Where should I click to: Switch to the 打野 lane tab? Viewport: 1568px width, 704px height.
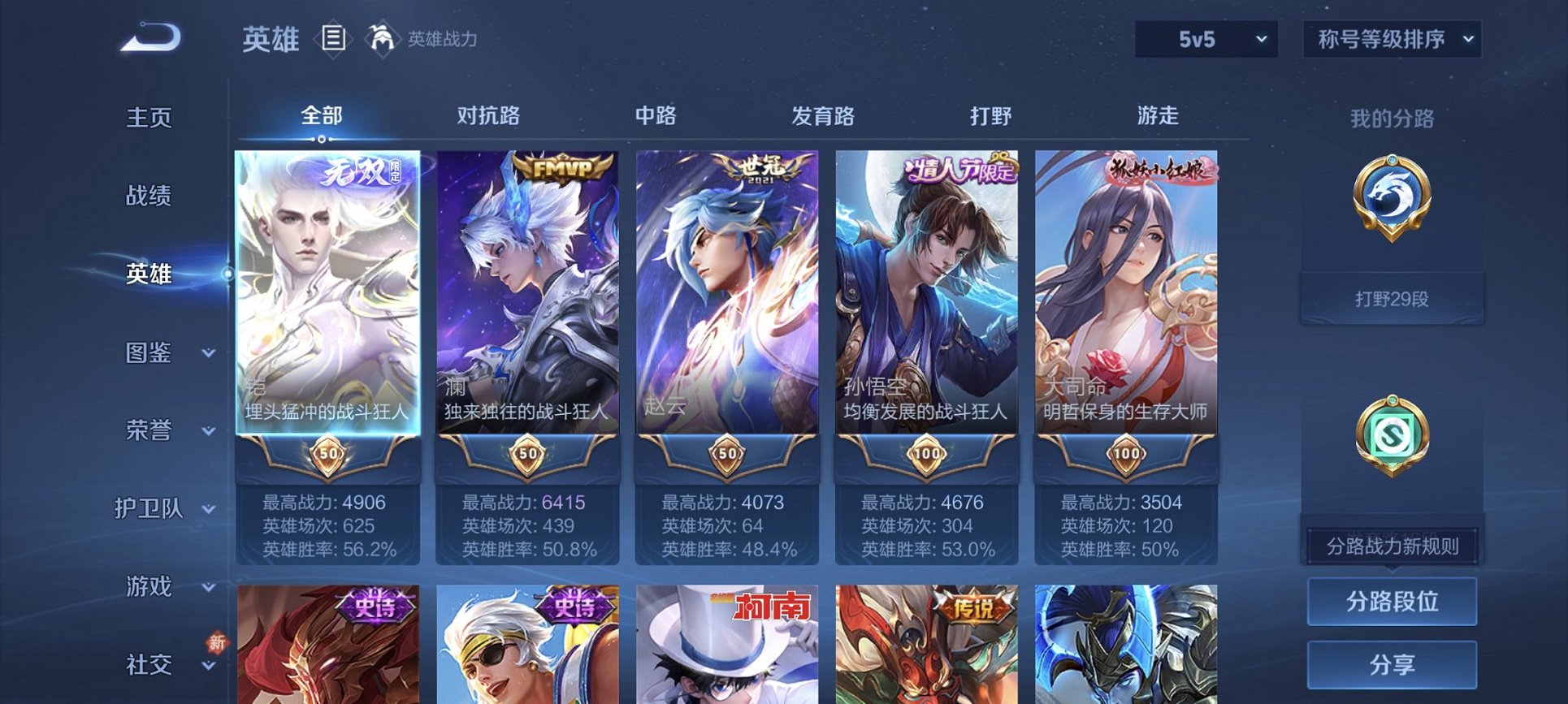[x=993, y=117]
